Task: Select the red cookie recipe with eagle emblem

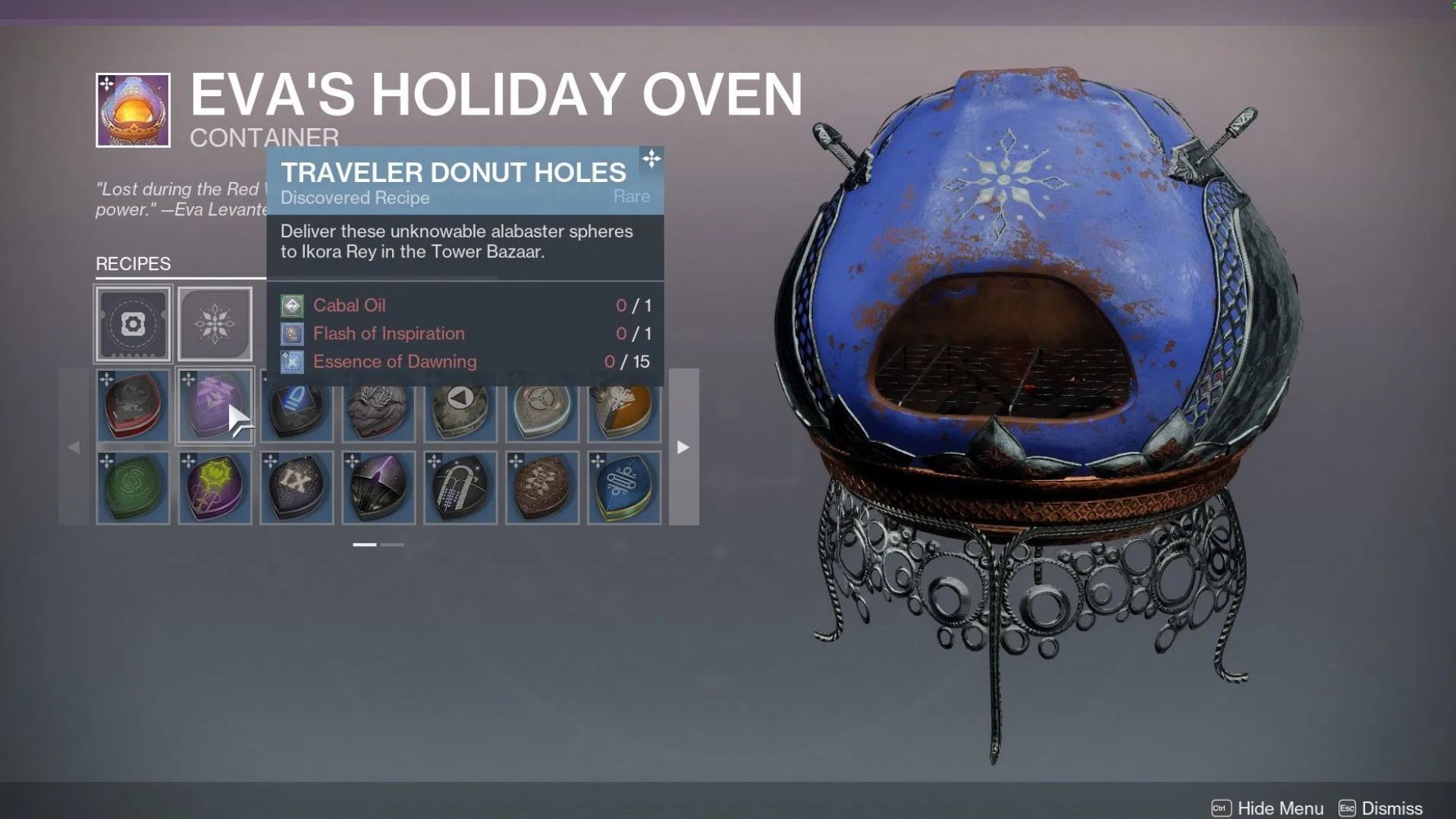Action: [133, 407]
